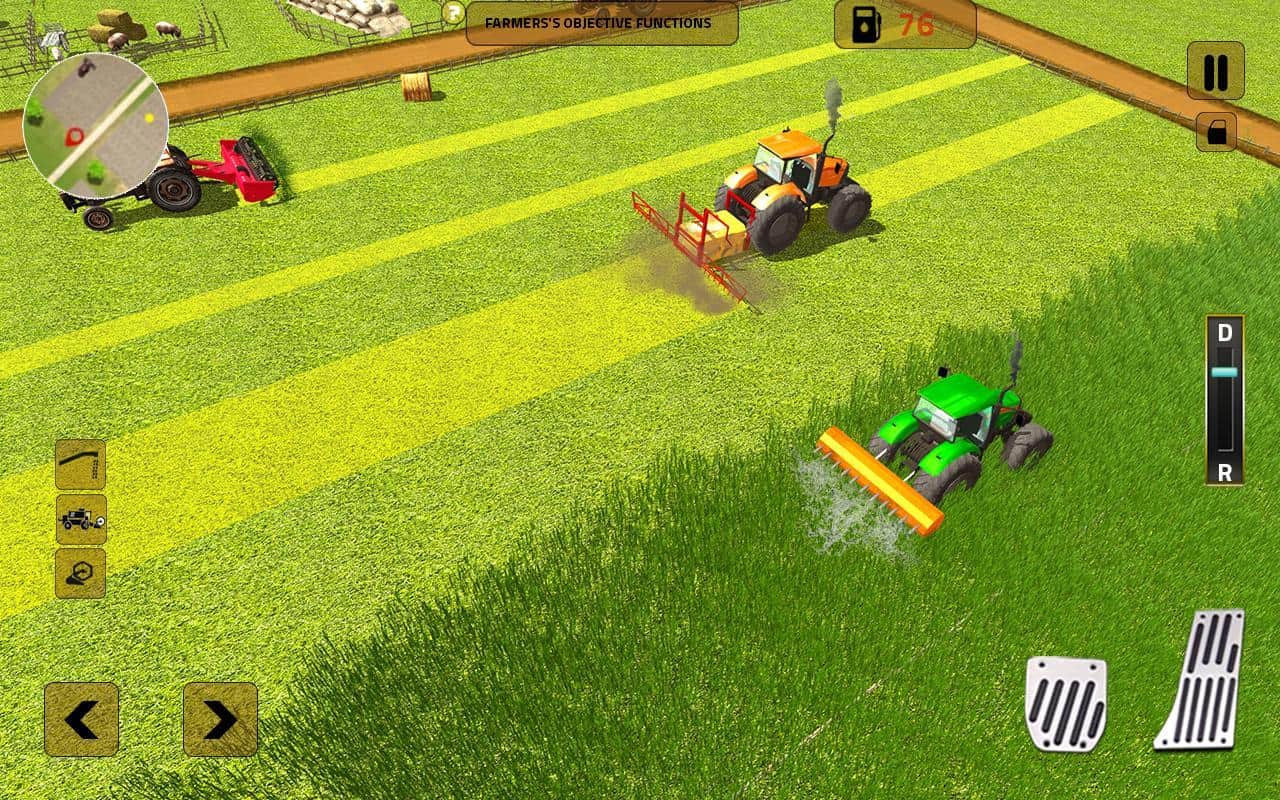1280x800 pixels.
Task: Open the left steering chevron
Action: 83,719
